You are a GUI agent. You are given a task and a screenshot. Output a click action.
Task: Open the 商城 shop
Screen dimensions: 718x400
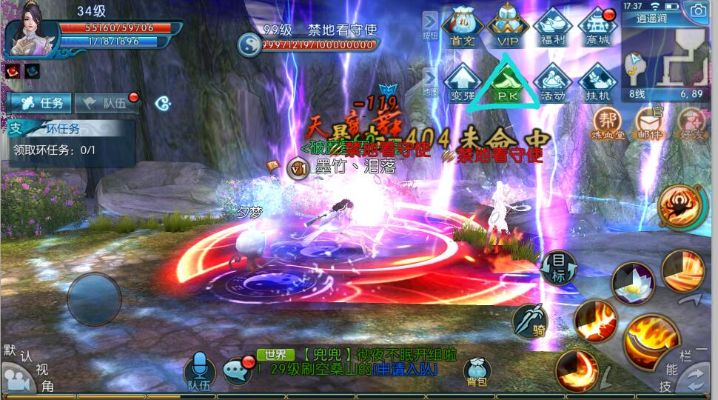[x=596, y=25]
